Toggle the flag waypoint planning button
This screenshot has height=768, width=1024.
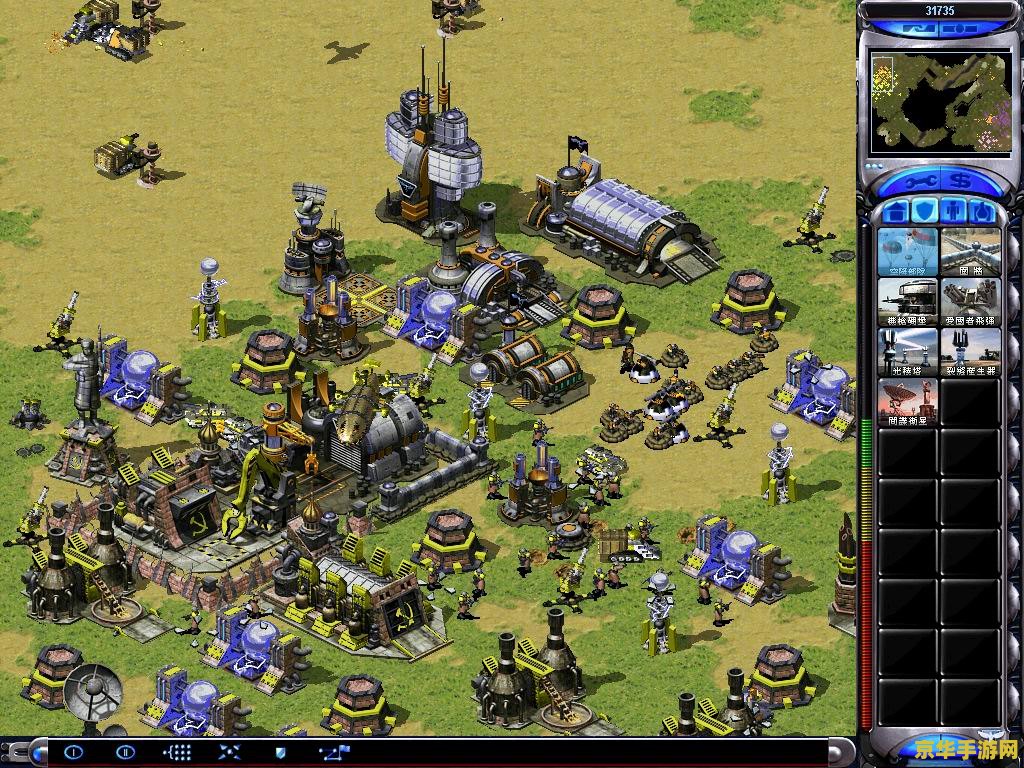tap(333, 752)
